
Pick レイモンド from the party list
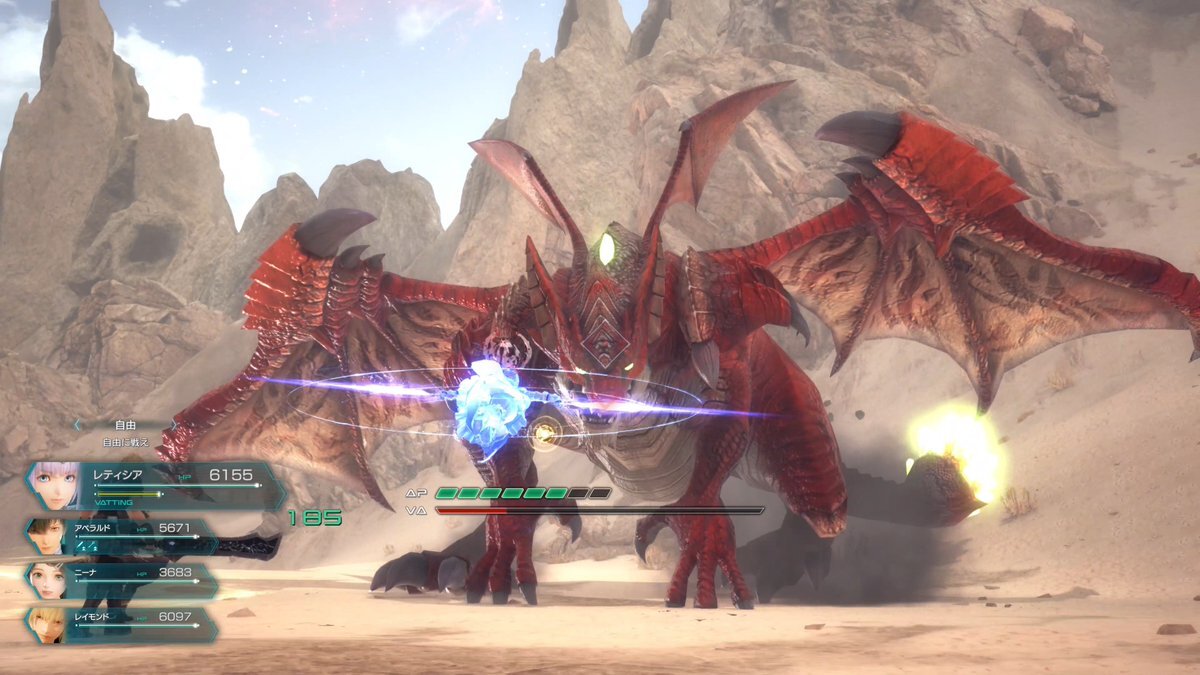coord(46,624)
